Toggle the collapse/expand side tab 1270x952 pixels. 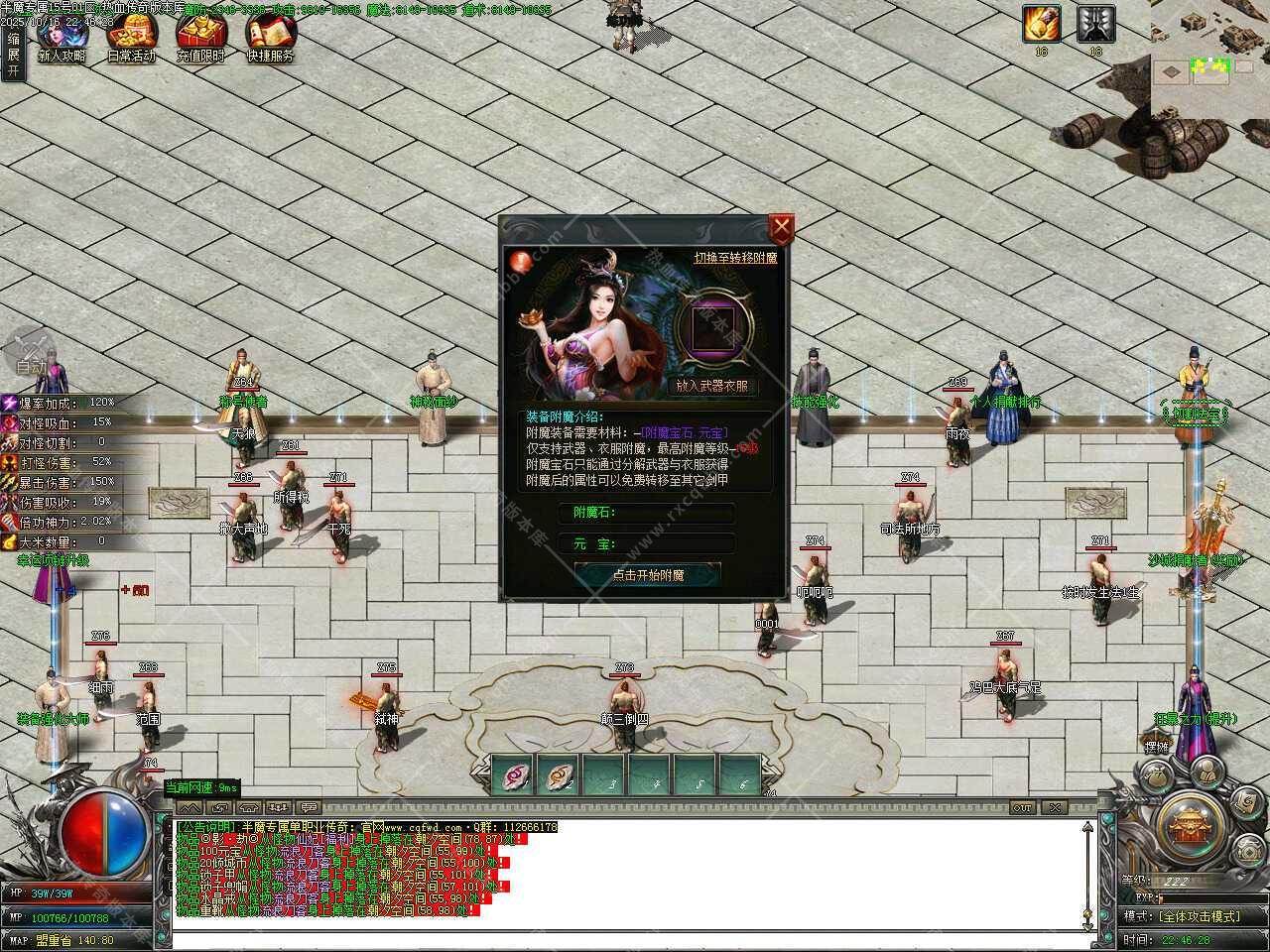pyautogui.click(x=13, y=54)
